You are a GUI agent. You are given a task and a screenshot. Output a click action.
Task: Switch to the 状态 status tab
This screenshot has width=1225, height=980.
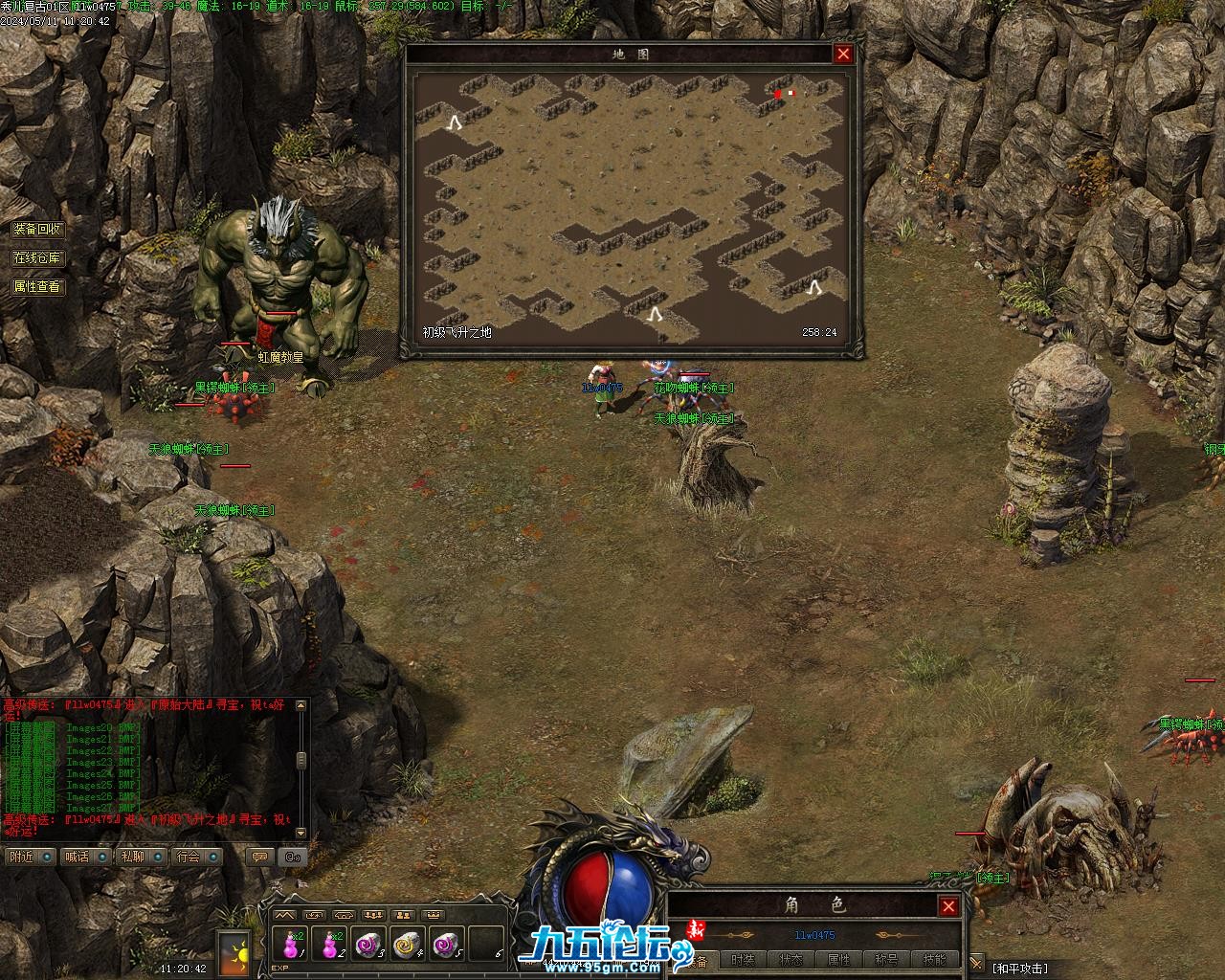(x=791, y=960)
